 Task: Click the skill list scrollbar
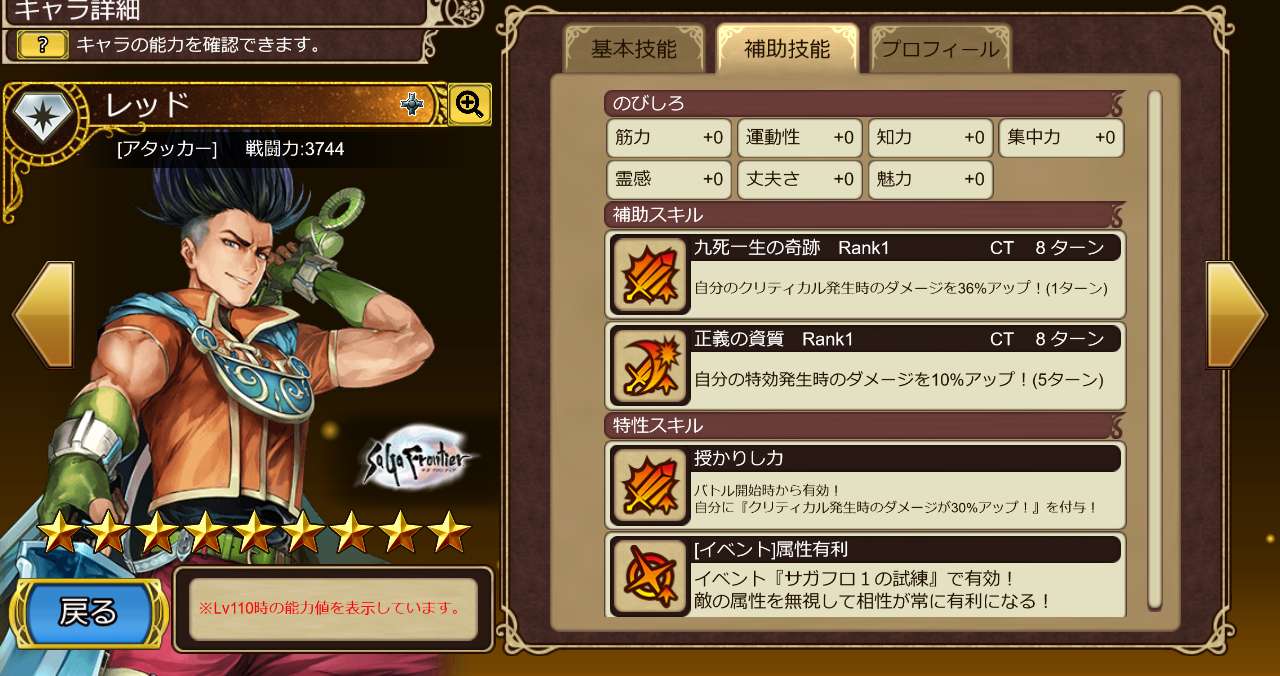pos(1155,350)
